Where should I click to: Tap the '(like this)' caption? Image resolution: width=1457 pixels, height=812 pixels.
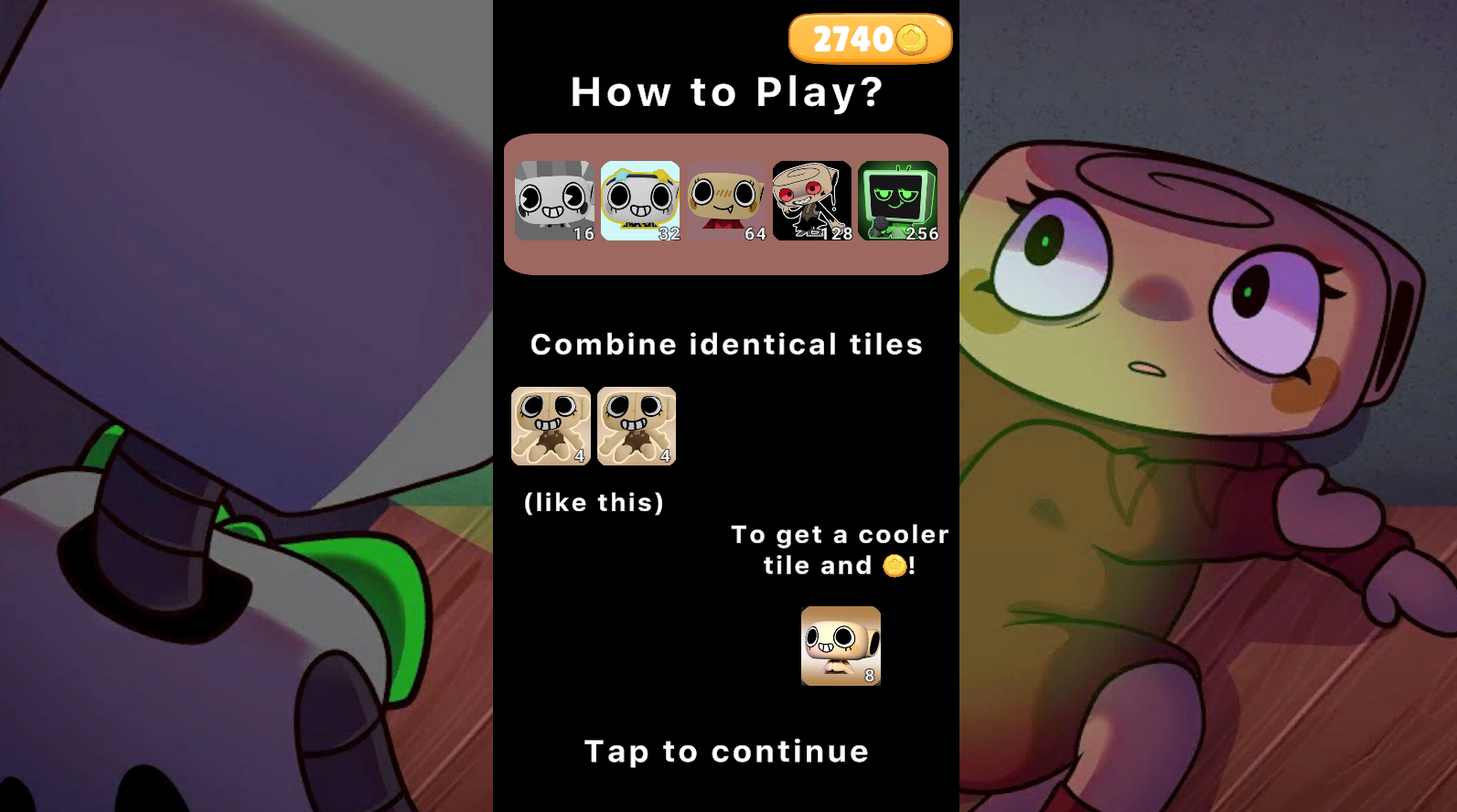click(x=593, y=502)
